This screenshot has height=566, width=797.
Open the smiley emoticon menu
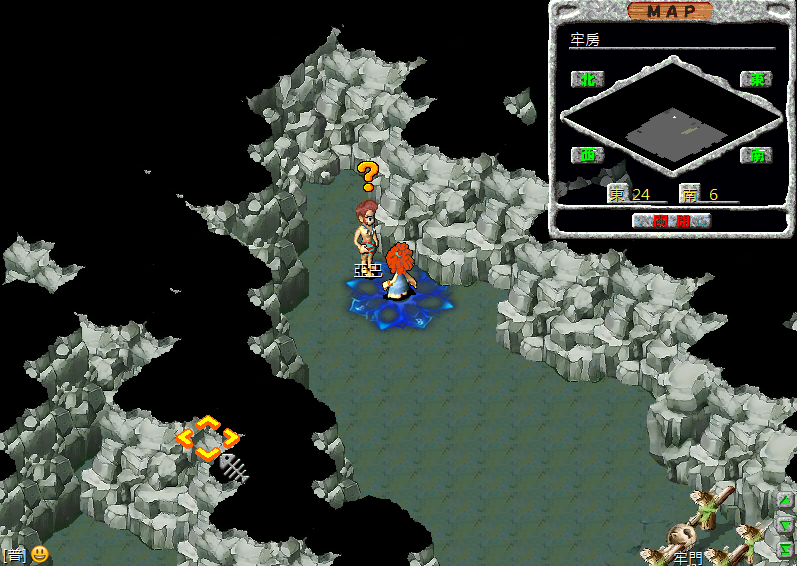pos(39,553)
